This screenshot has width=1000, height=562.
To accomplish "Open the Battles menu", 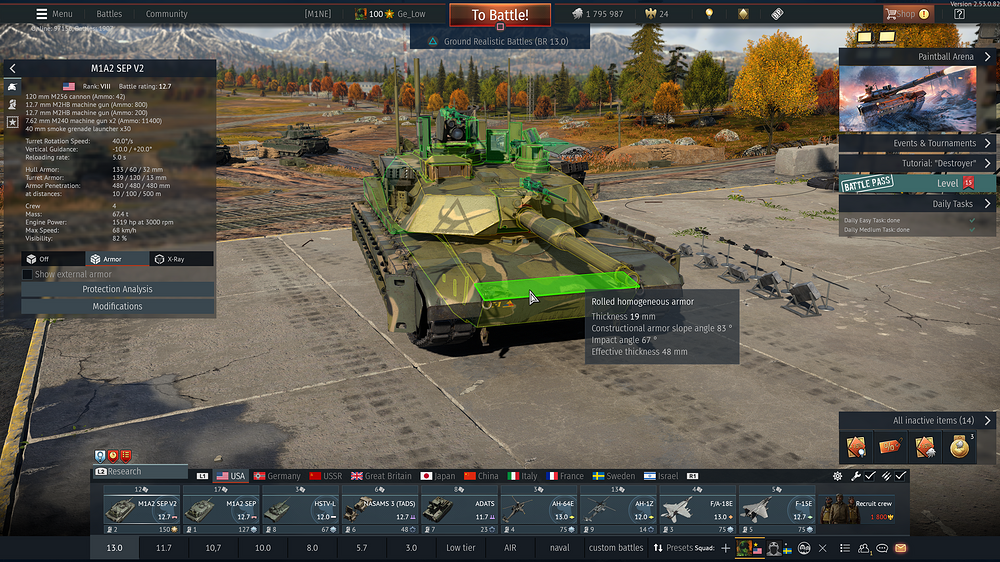I will 109,14.
